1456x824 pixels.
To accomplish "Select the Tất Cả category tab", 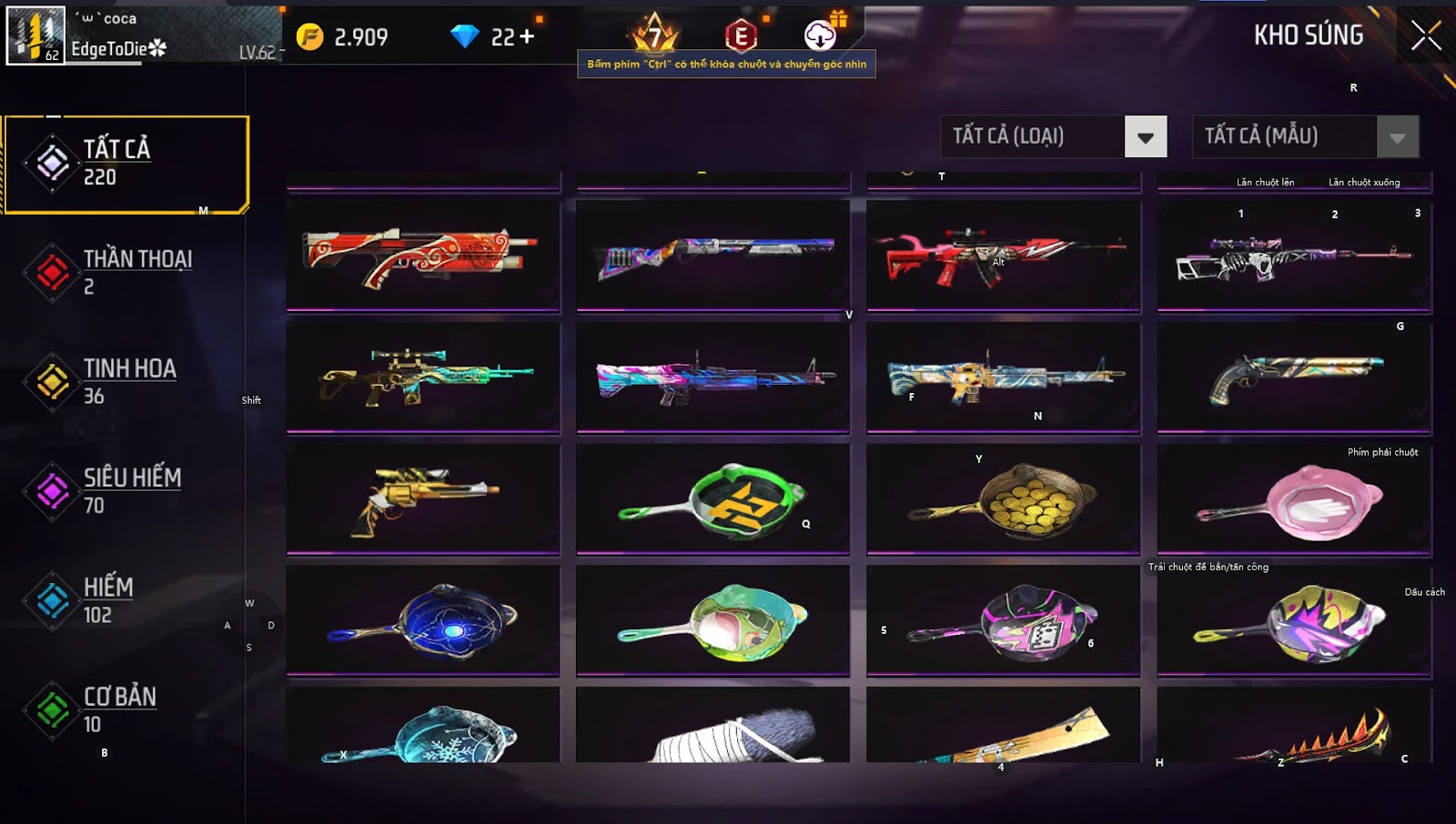I will point(126,165).
